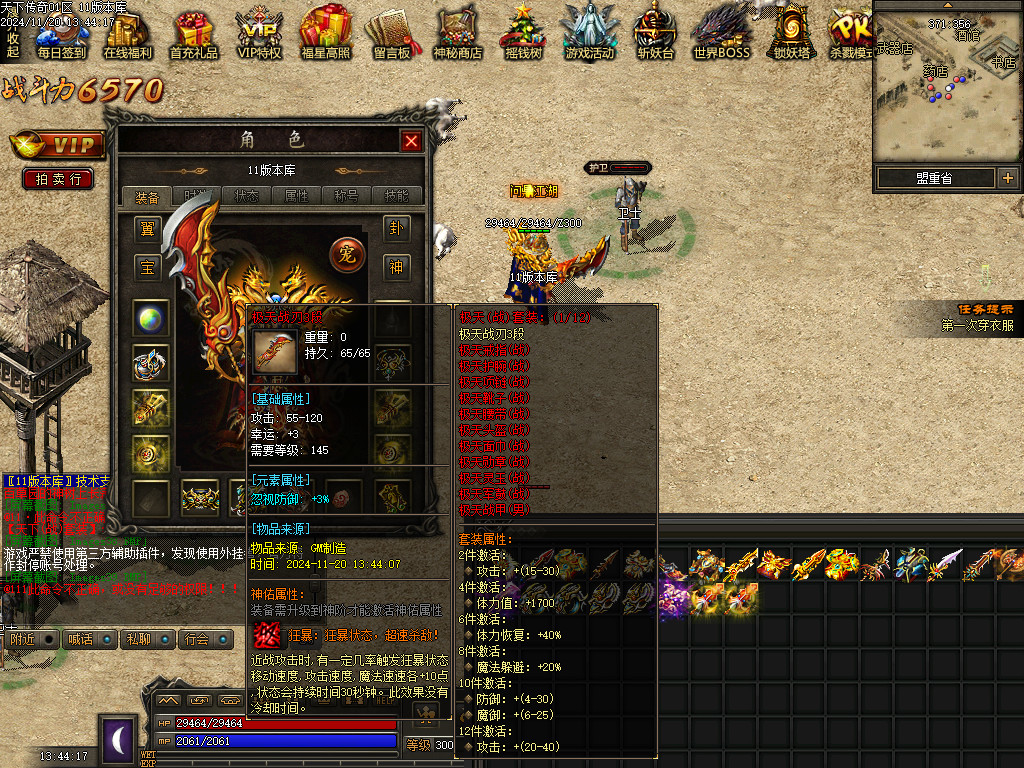The width and height of the screenshot is (1024, 768).
Task: Switch chat to the 附近 channel
Action: [23, 638]
